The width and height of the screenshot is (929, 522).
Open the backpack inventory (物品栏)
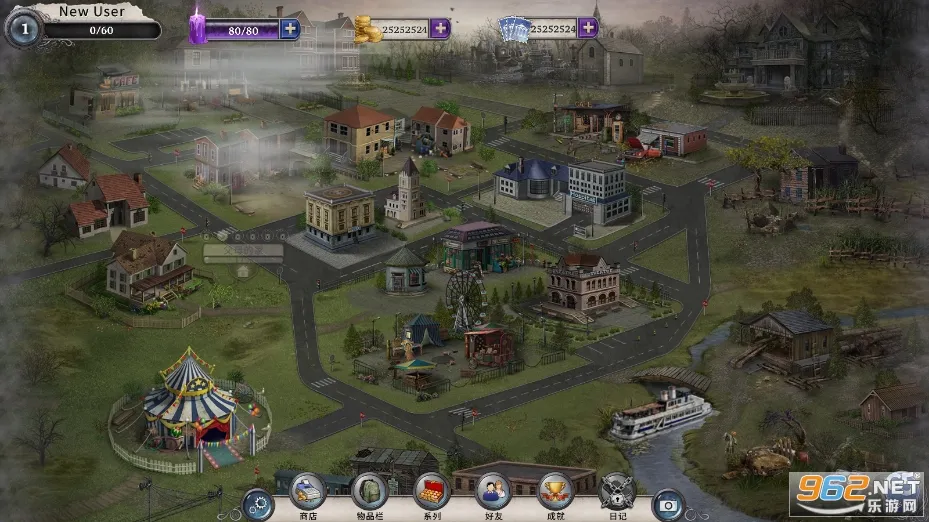(370, 491)
